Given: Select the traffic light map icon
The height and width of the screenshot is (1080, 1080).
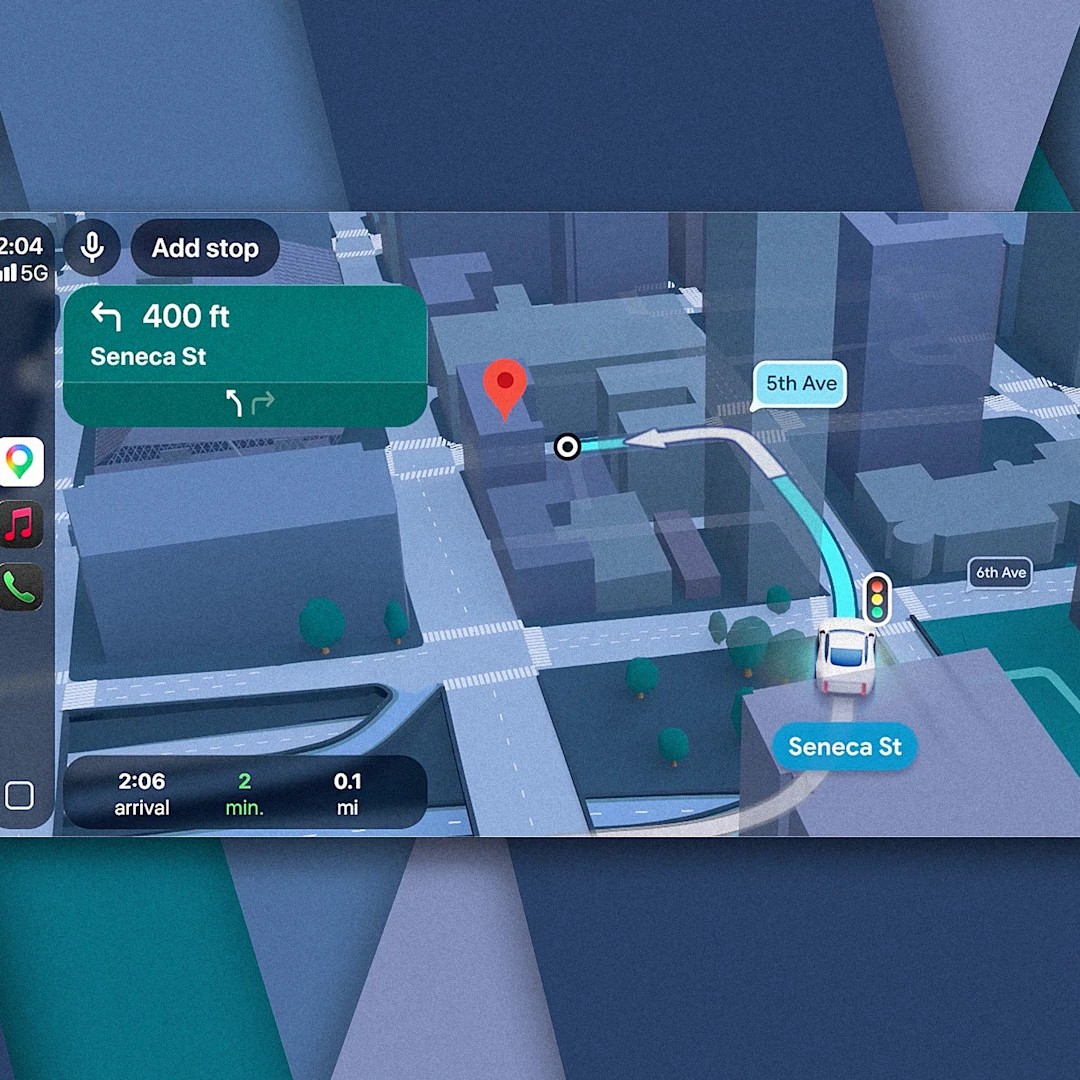Looking at the screenshot, I should (878, 599).
